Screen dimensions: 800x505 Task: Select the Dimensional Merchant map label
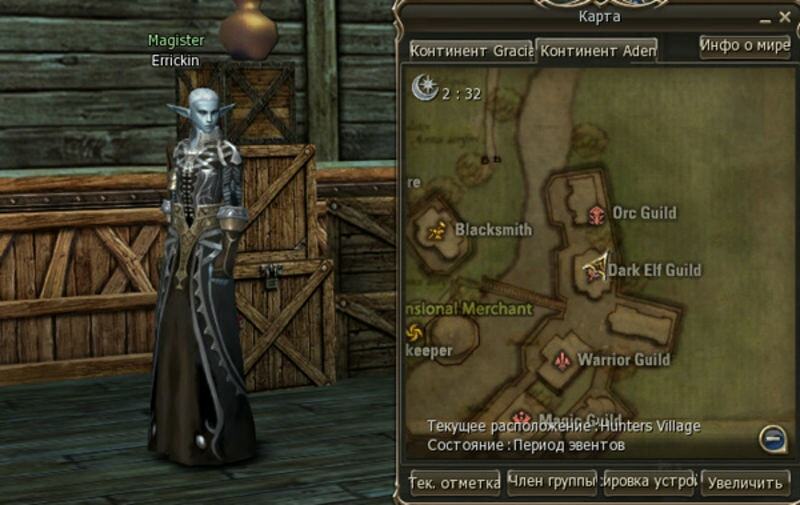click(x=470, y=309)
